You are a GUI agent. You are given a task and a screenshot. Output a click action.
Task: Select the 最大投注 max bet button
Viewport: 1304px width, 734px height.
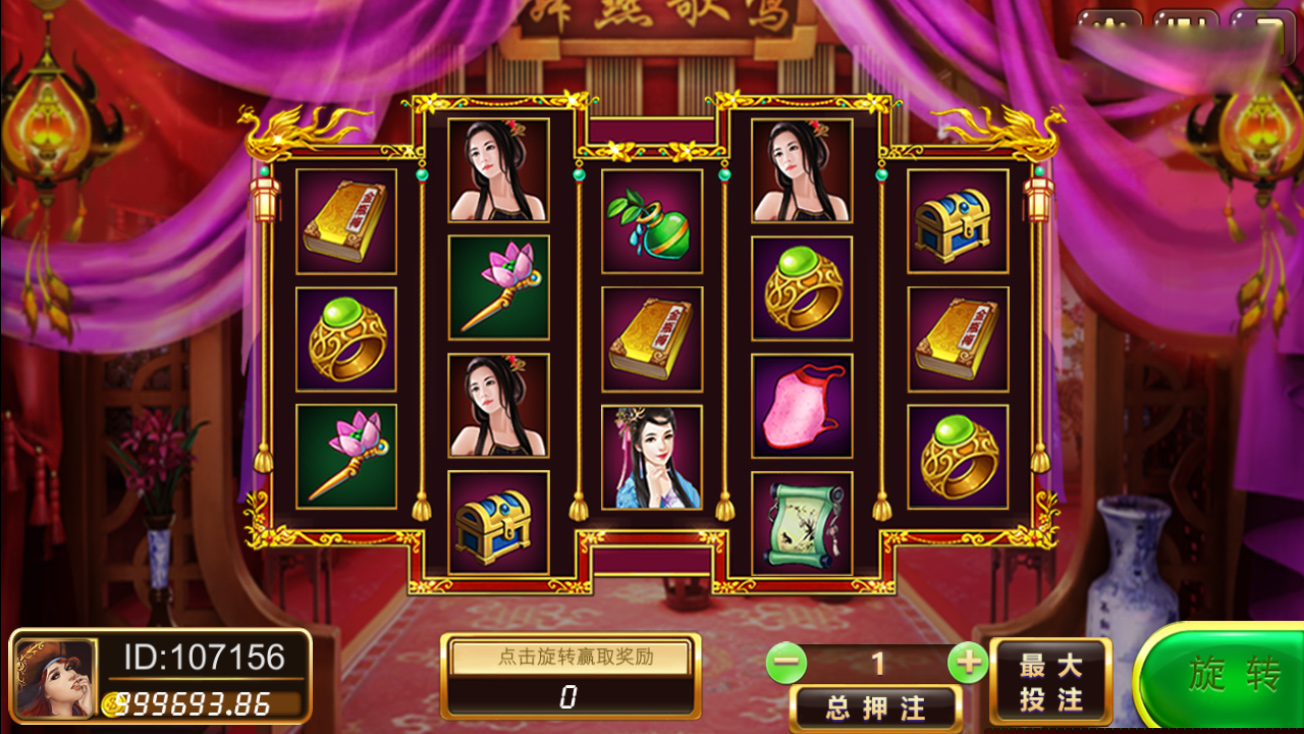coord(1050,681)
